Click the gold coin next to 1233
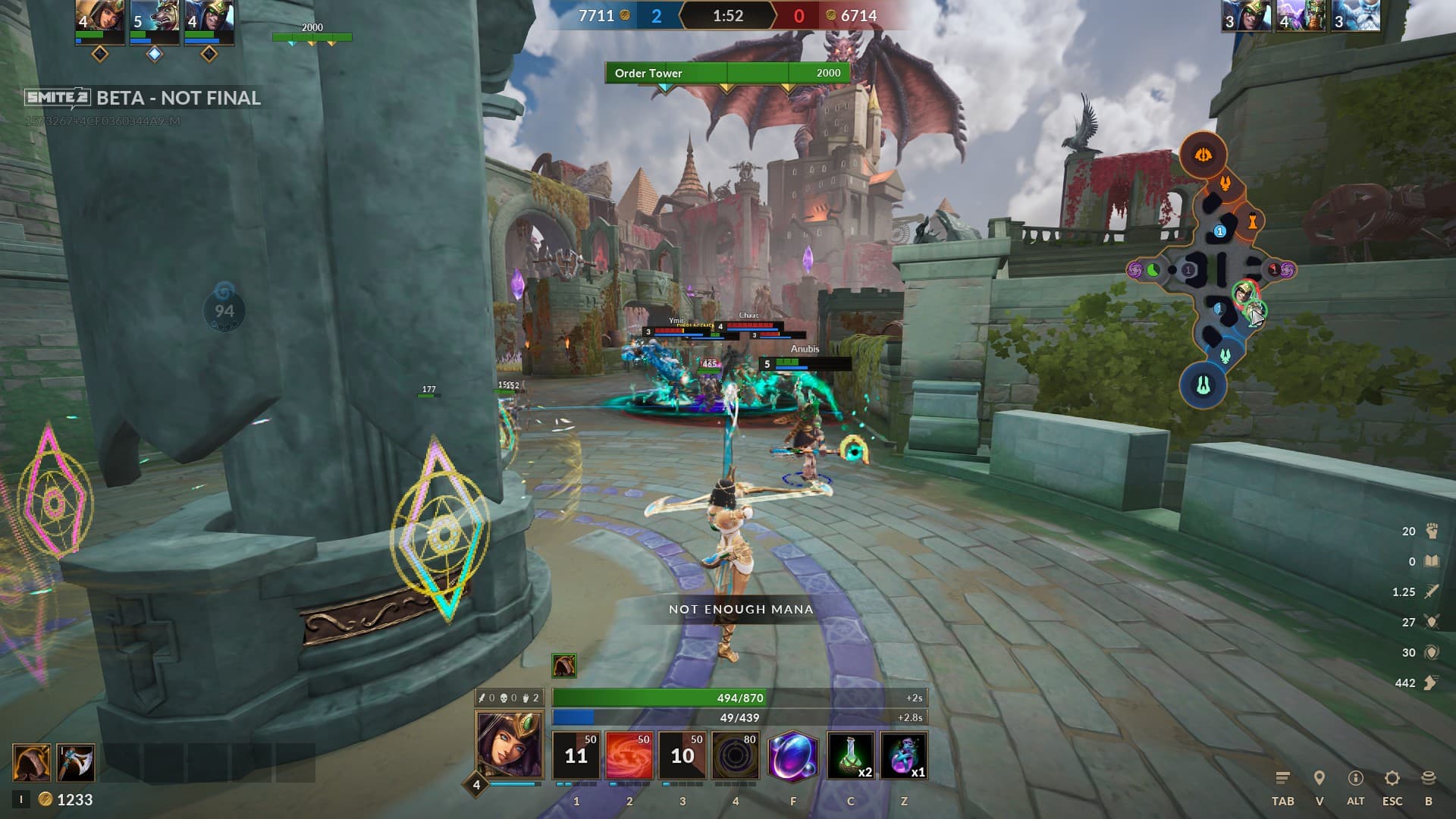Viewport: 1456px width, 819px height. 45,799
